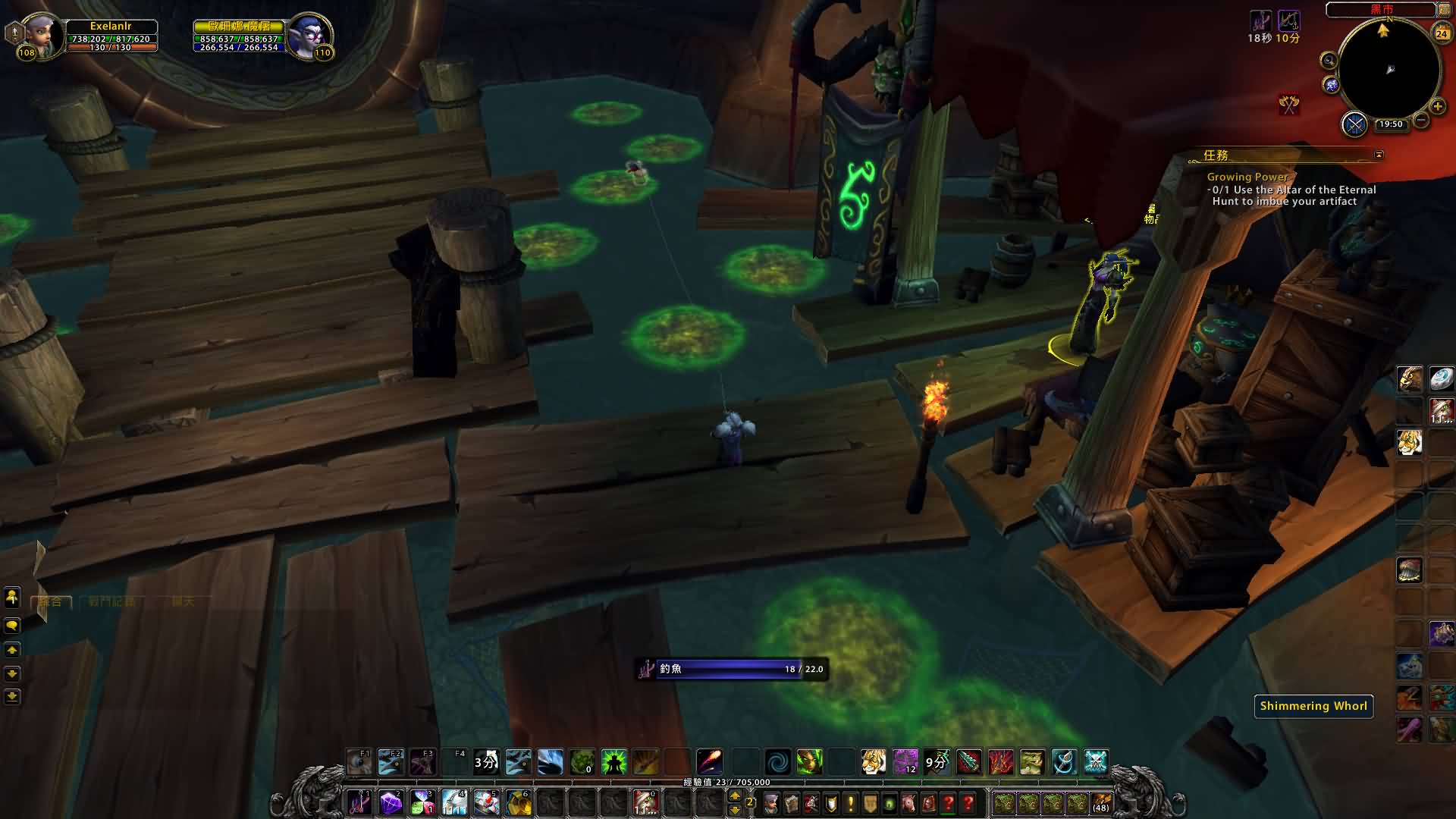Click the skull and crossbones ability icon
This screenshot has width=1456, height=819.
[1096, 761]
